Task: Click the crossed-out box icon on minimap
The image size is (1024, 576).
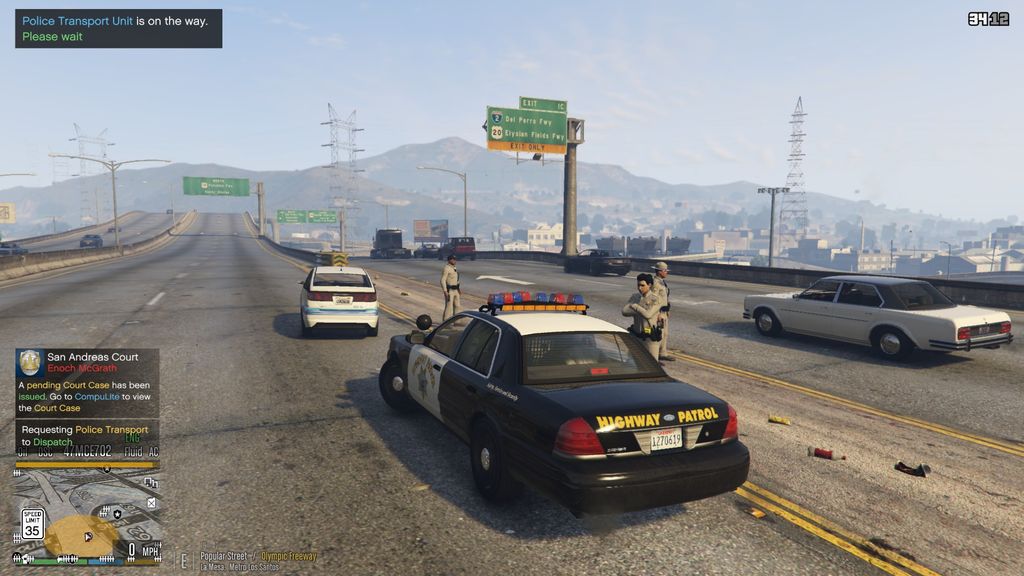Action: click(x=152, y=504)
